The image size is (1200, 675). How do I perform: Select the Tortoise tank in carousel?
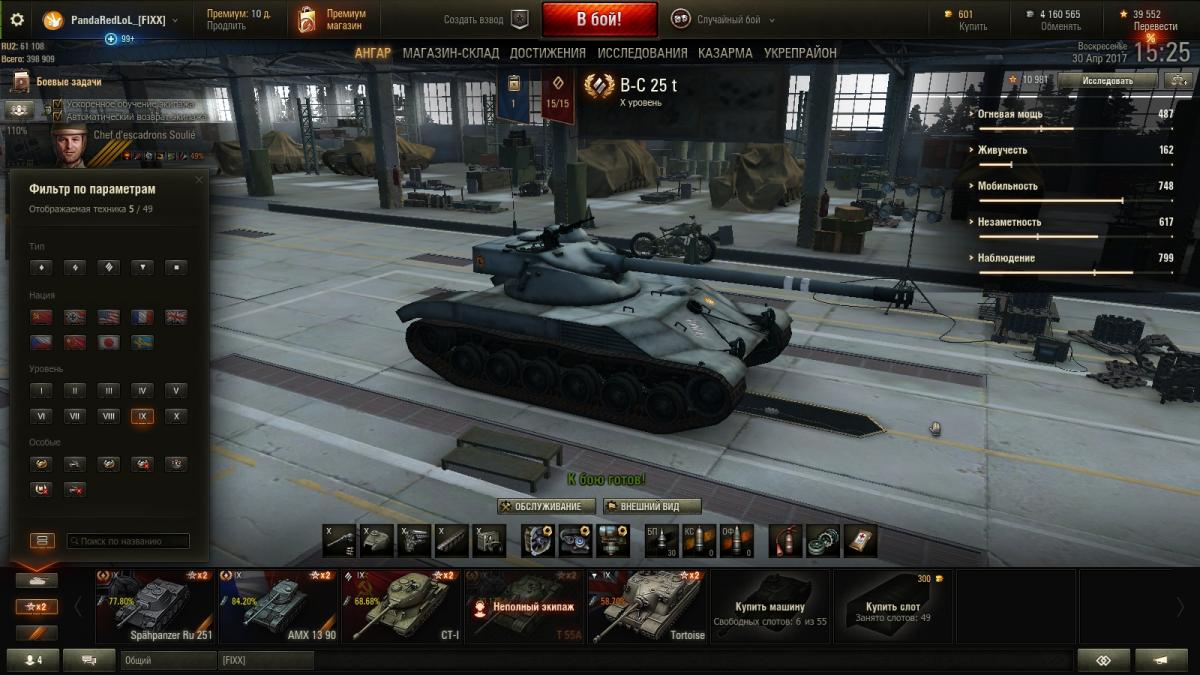(647, 605)
